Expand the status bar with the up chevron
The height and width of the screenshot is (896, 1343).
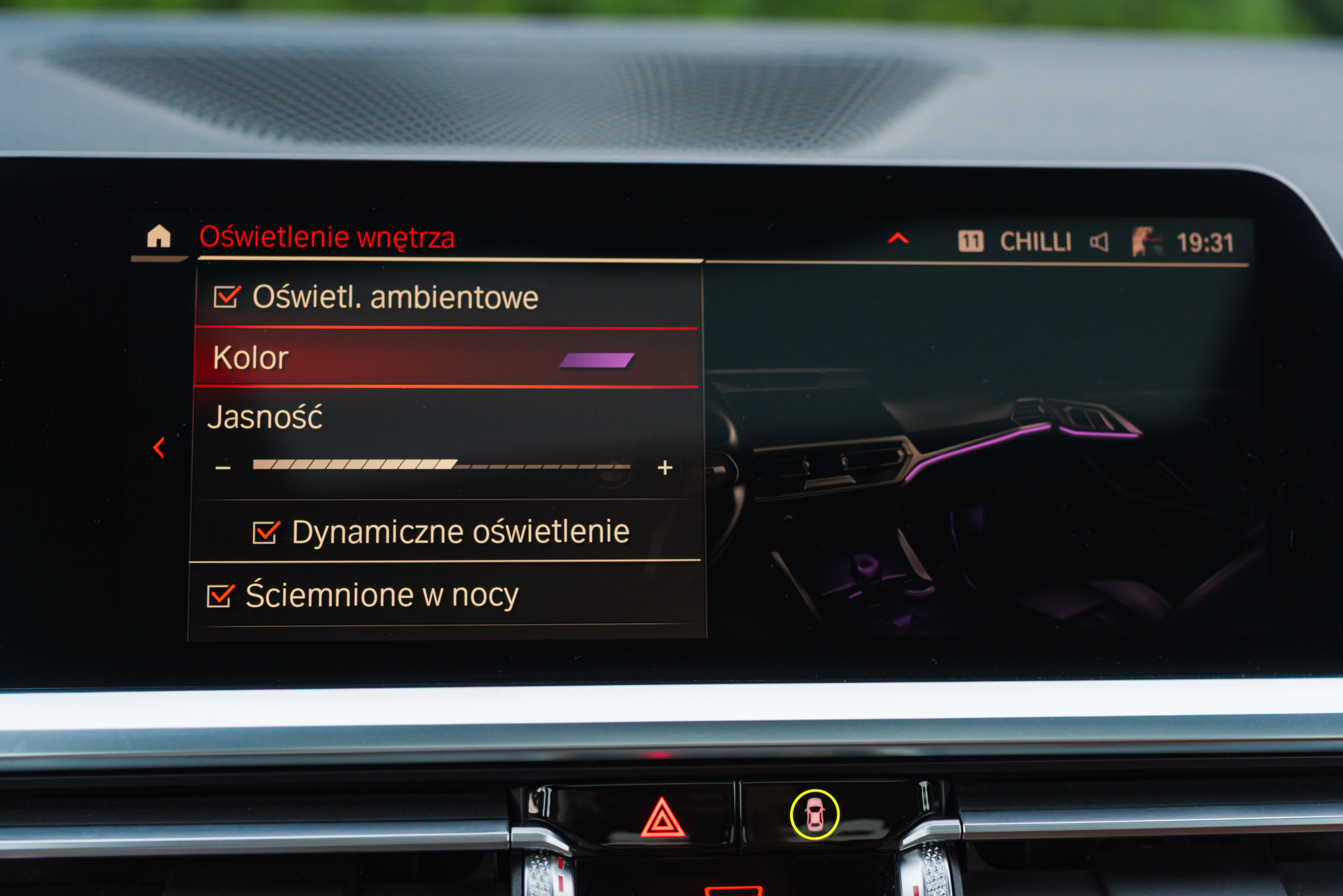coord(898,239)
